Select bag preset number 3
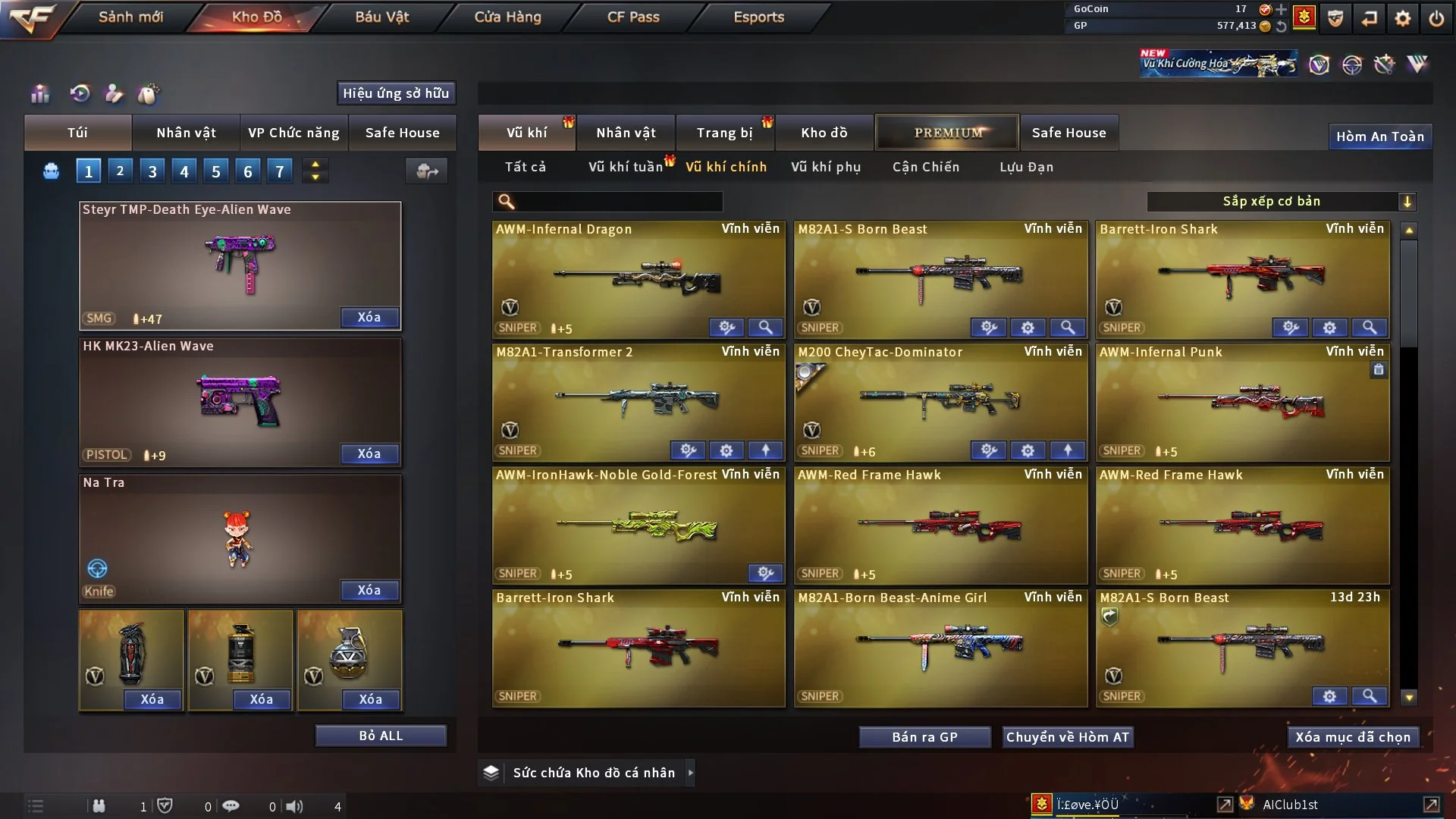This screenshot has height=819, width=1456. (152, 171)
